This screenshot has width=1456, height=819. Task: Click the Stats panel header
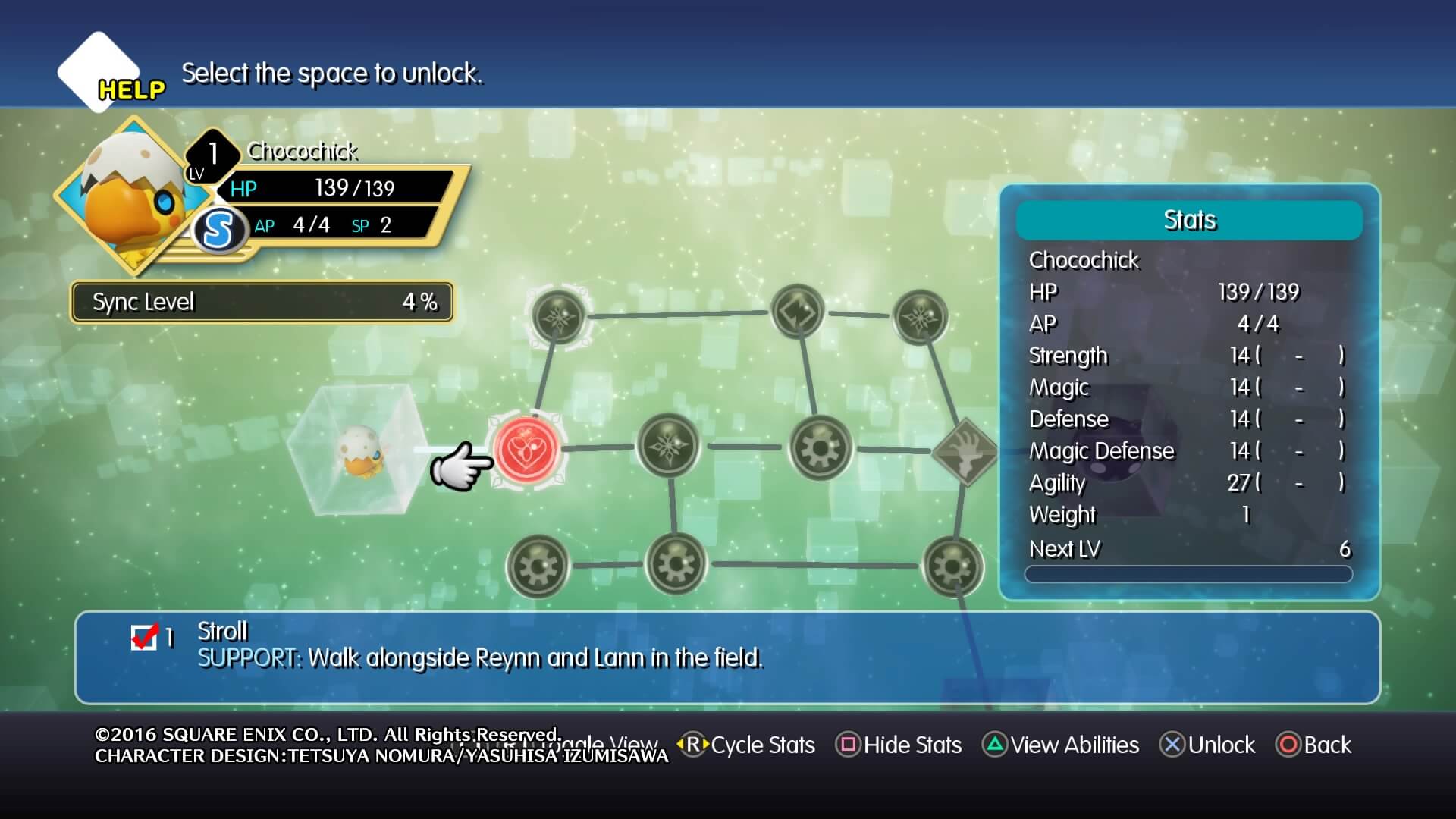coord(1191,221)
